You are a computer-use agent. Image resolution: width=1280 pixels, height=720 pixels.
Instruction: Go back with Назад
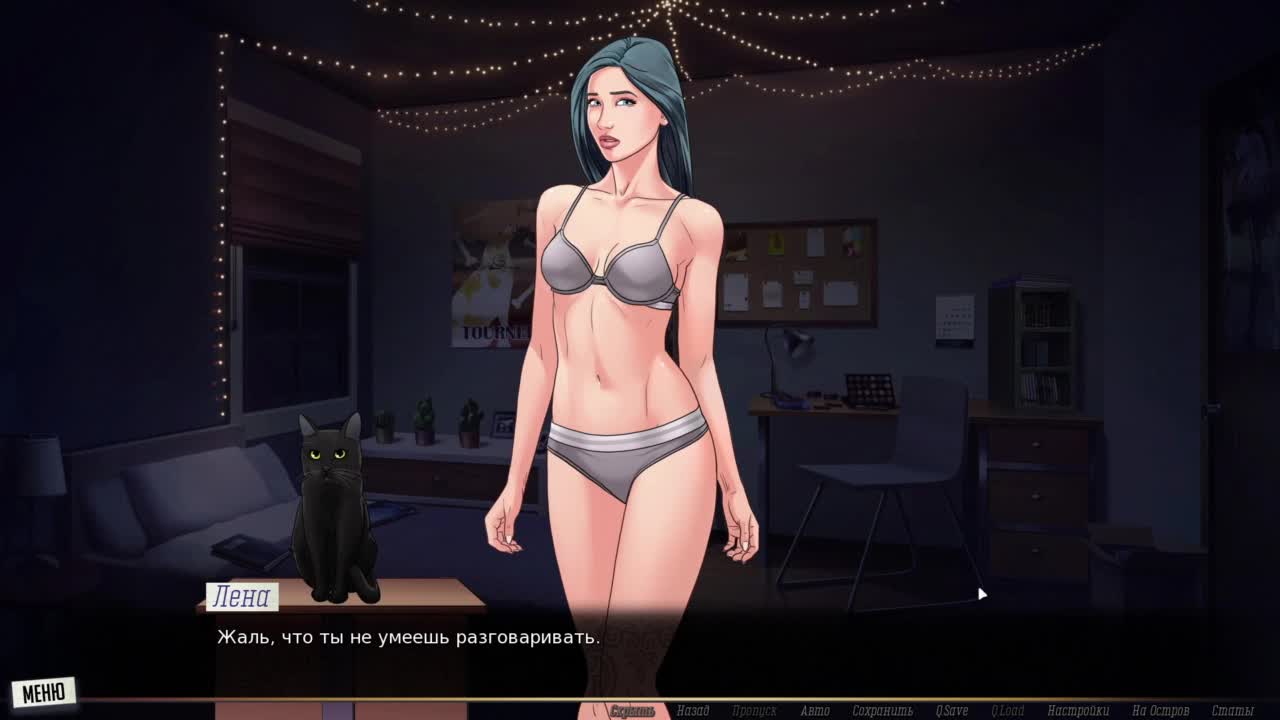pos(693,711)
